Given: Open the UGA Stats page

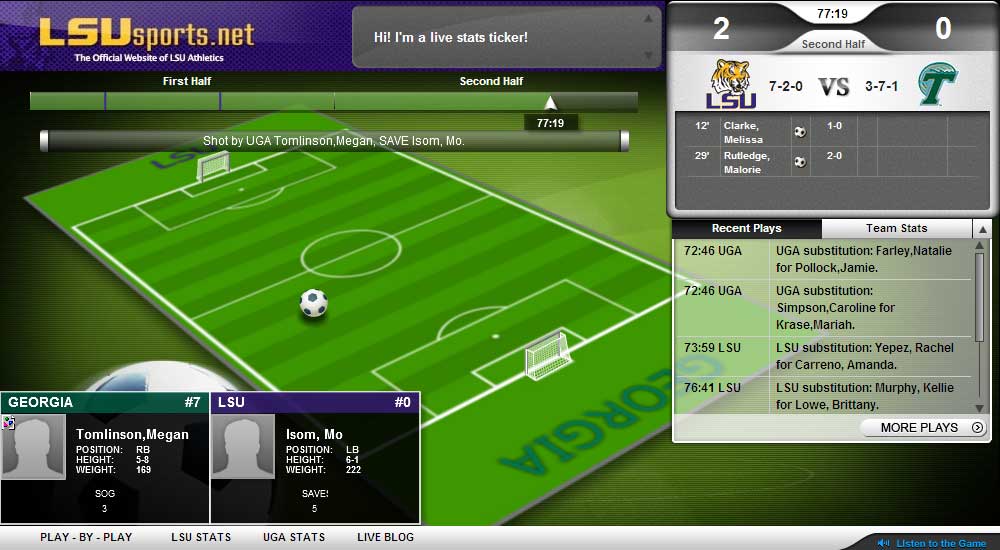Looking at the screenshot, I should coord(294,537).
